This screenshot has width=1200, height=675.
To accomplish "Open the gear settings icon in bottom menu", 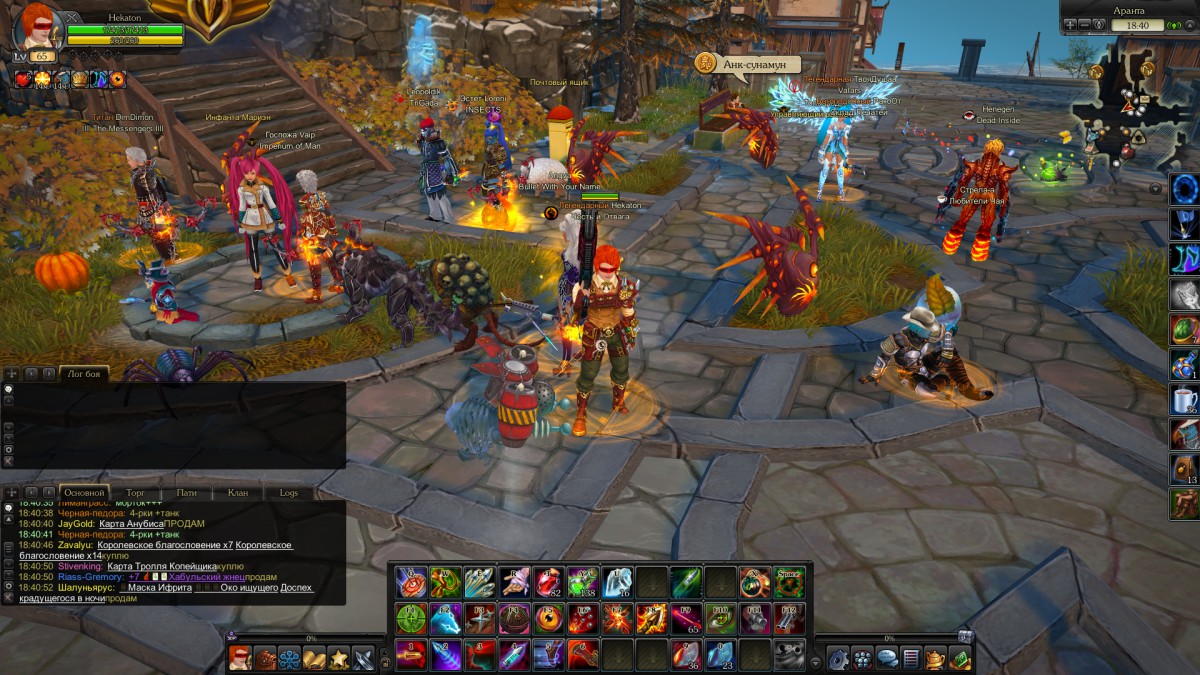I will (x=838, y=658).
